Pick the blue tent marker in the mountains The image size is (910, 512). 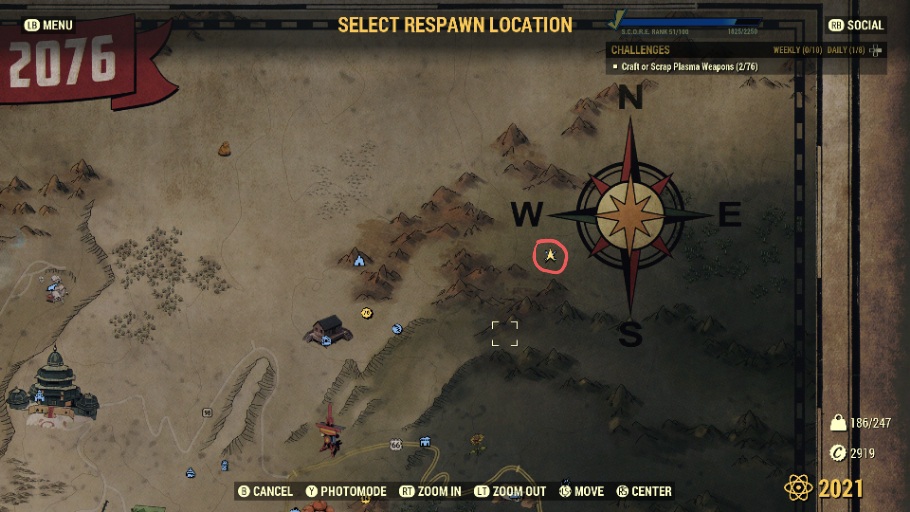(359, 260)
